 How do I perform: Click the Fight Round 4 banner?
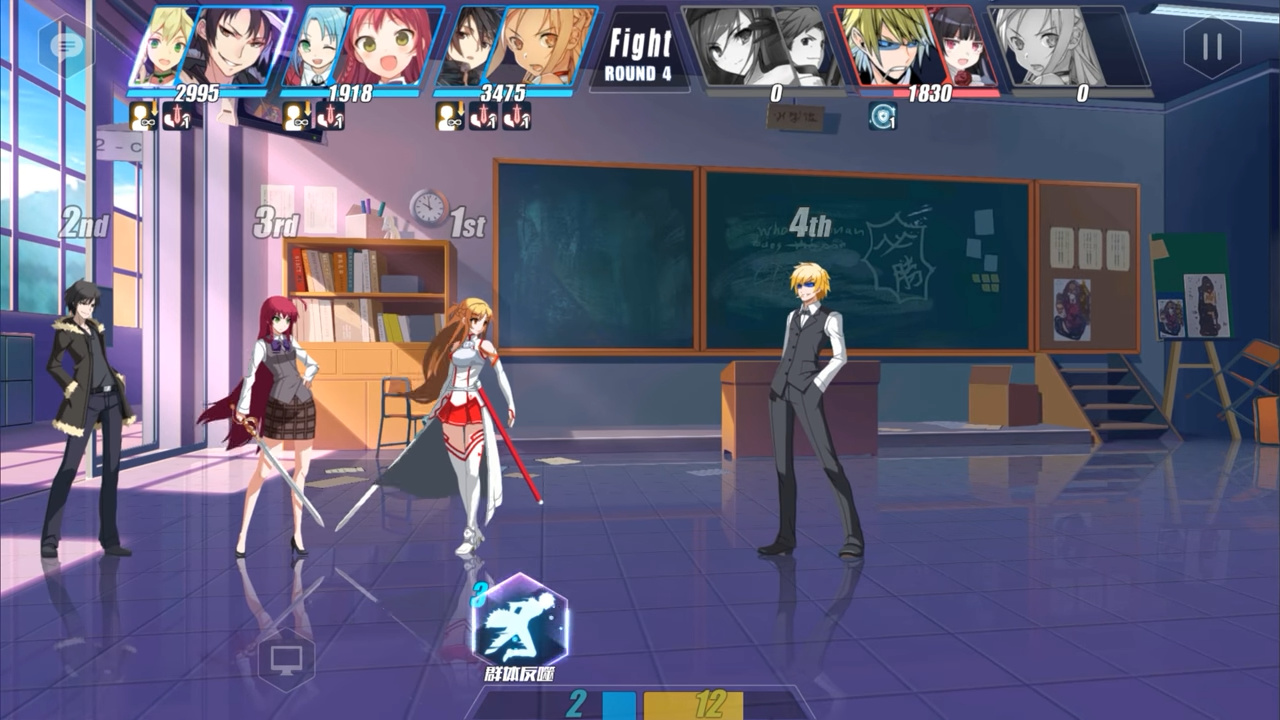pyautogui.click(x=639, y=48)
